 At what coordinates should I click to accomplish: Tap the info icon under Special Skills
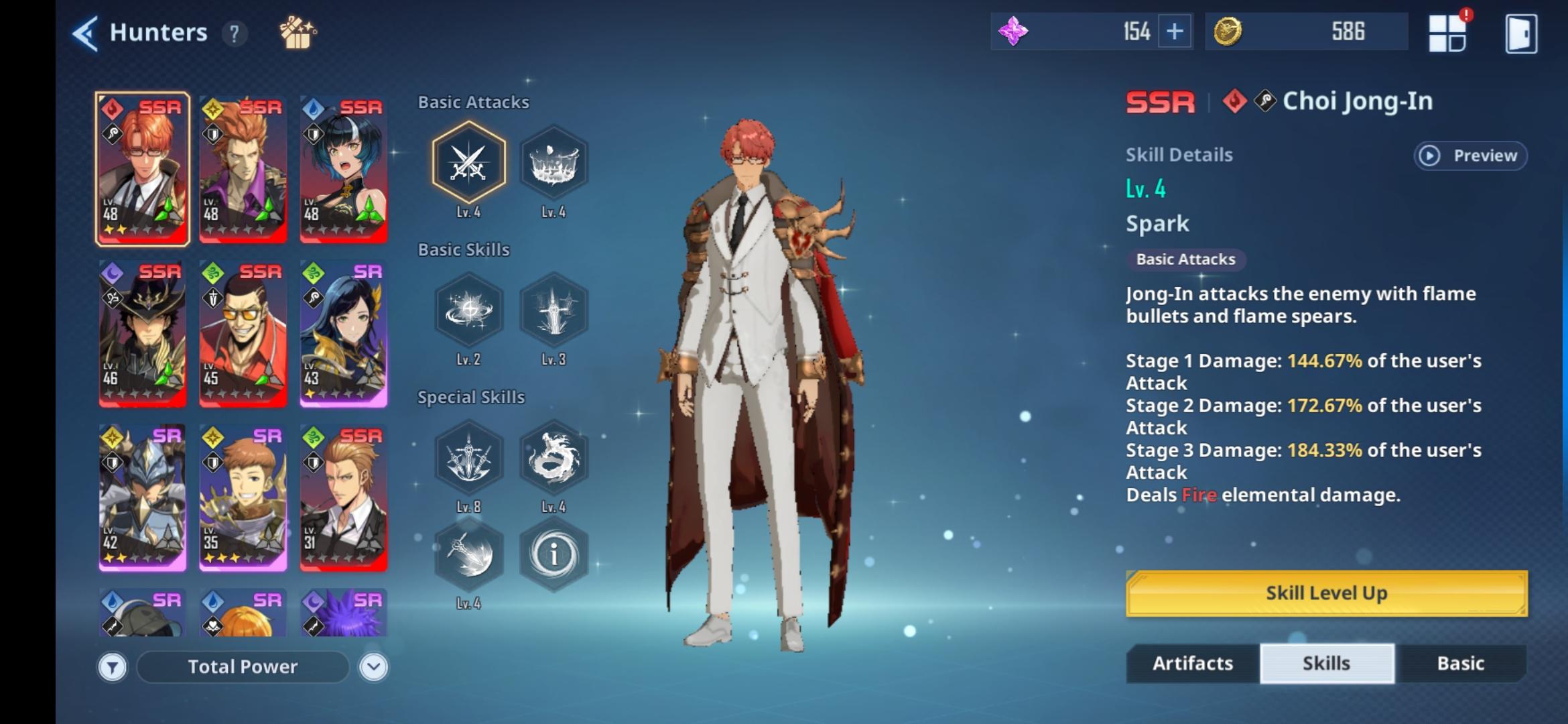pyautogui.click(x=553, y=556)
